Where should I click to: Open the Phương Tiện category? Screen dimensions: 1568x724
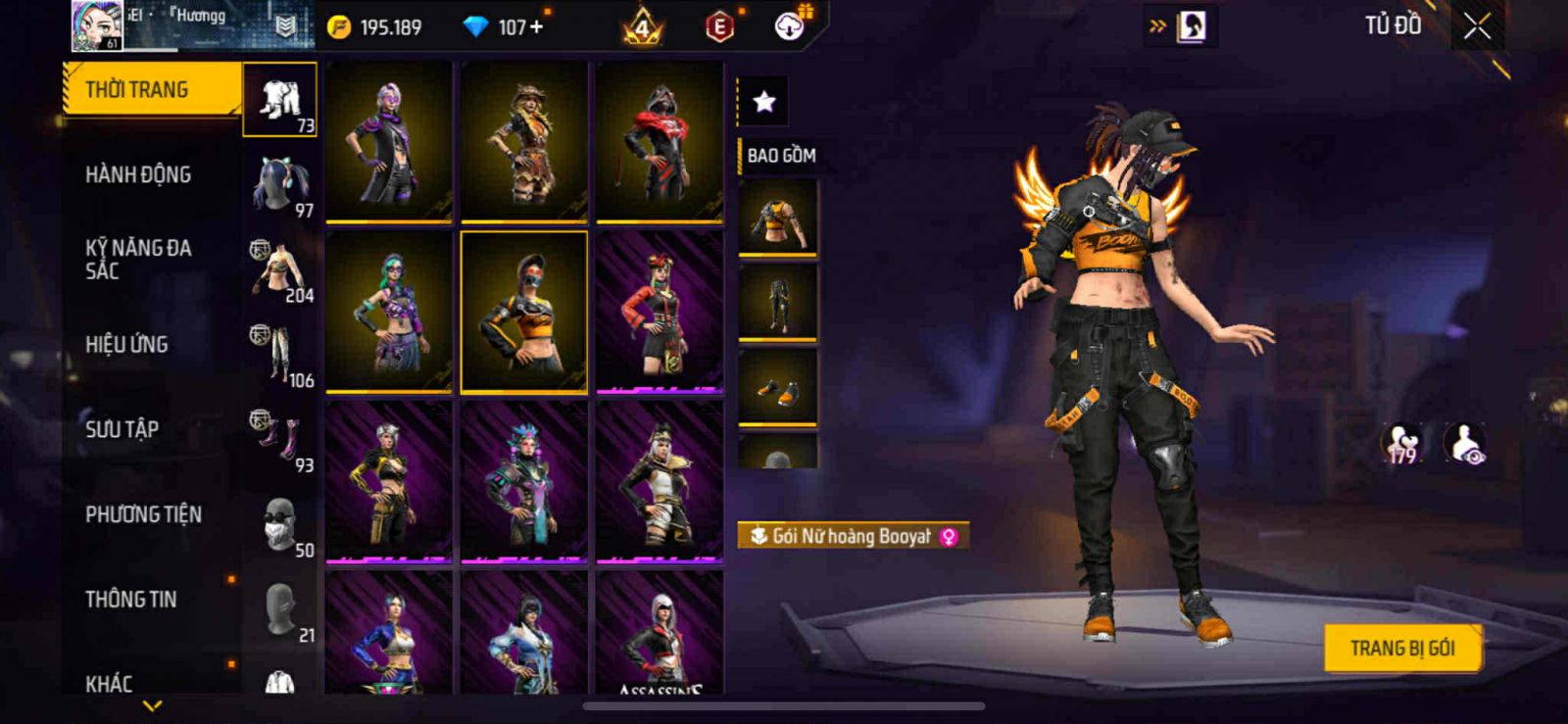(x=143, y=514)
